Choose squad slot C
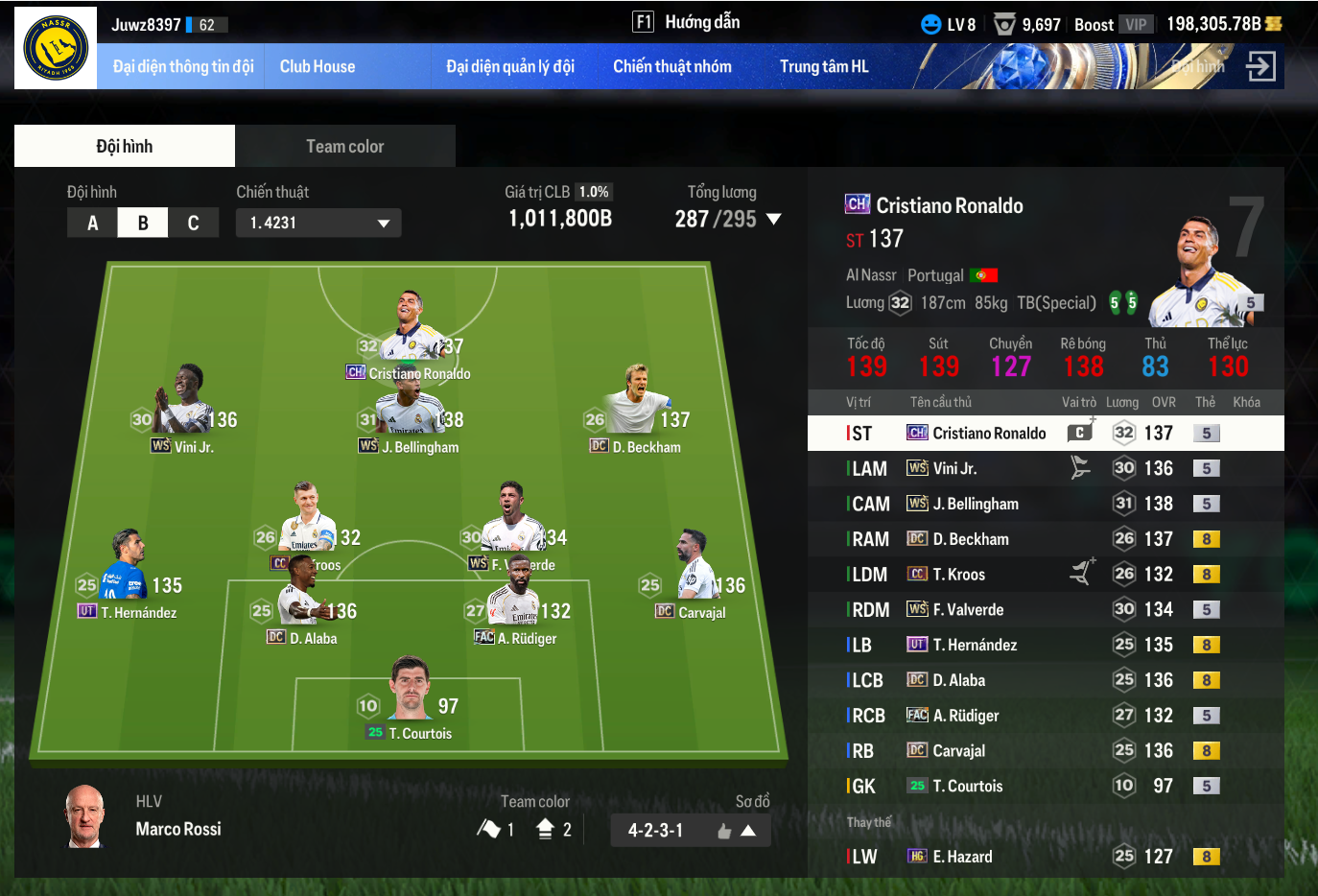The width and height of the screenshot is (1318, 896). click(193, 223)
